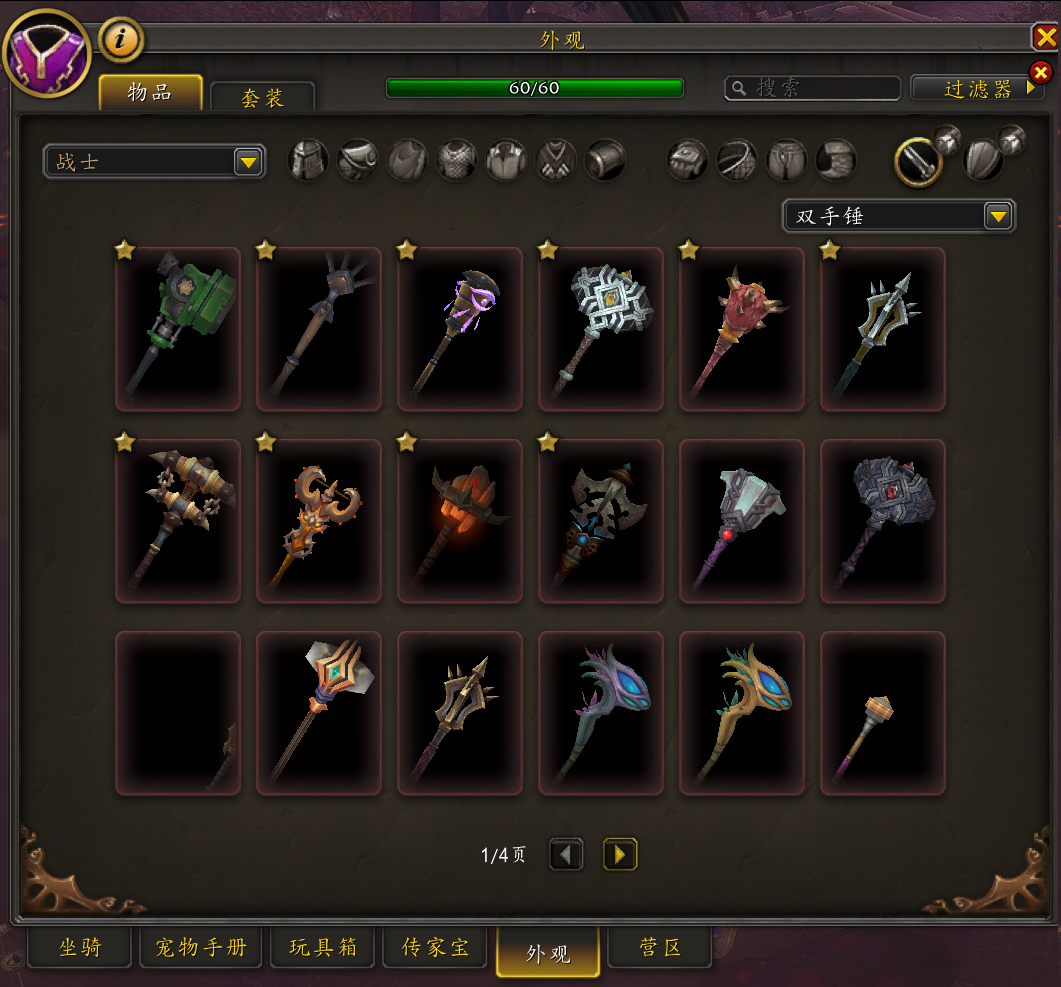The image size is (1061, 987).
Task: Show the 传家宝 tab
Action: (435, 947)
